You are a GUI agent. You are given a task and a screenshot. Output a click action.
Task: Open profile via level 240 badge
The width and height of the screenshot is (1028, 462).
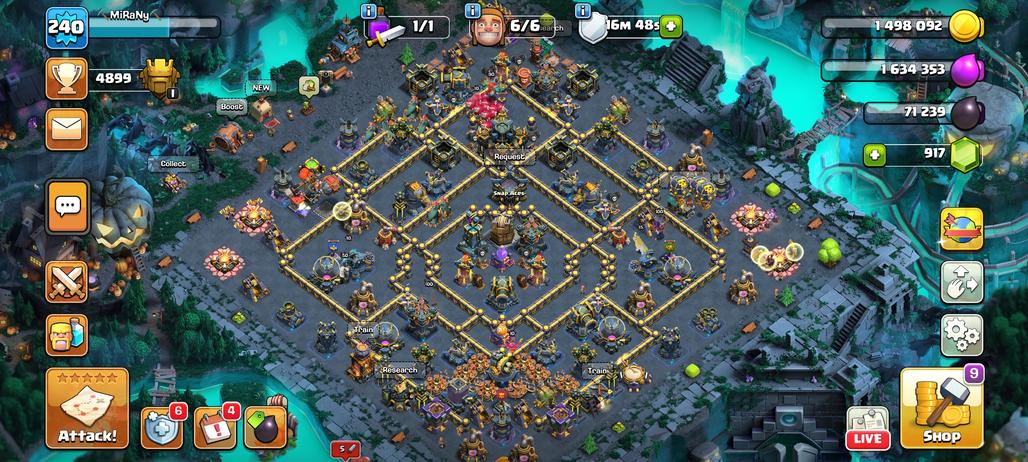point(66,27)
